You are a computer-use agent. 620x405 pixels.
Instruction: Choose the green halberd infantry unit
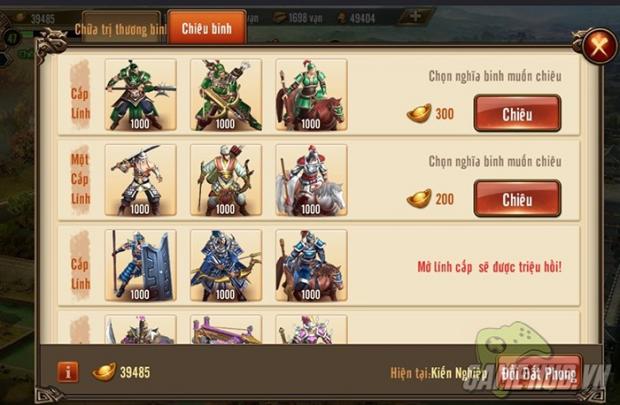click(140, 94)
